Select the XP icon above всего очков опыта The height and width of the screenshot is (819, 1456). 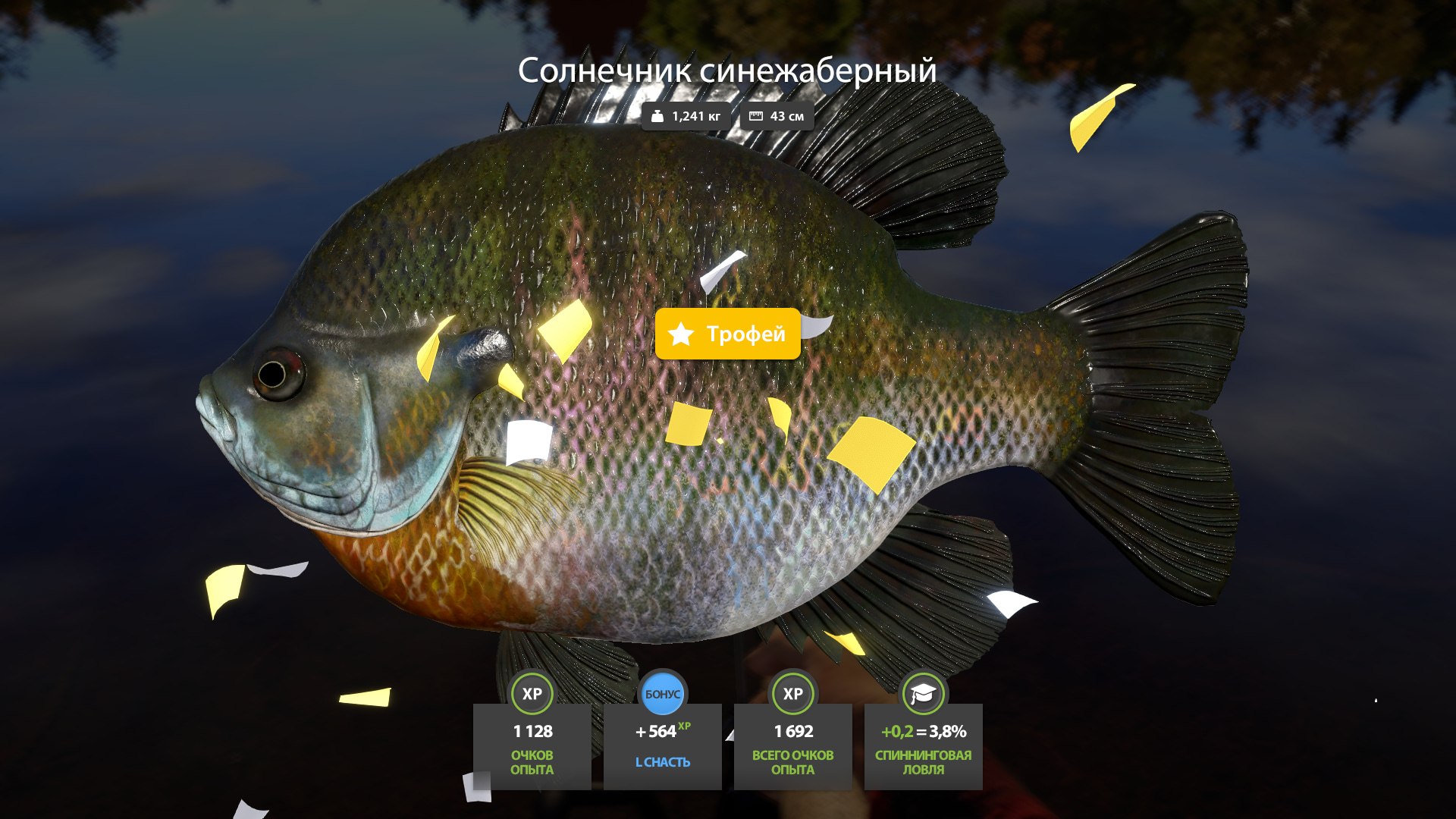[792, 694]
